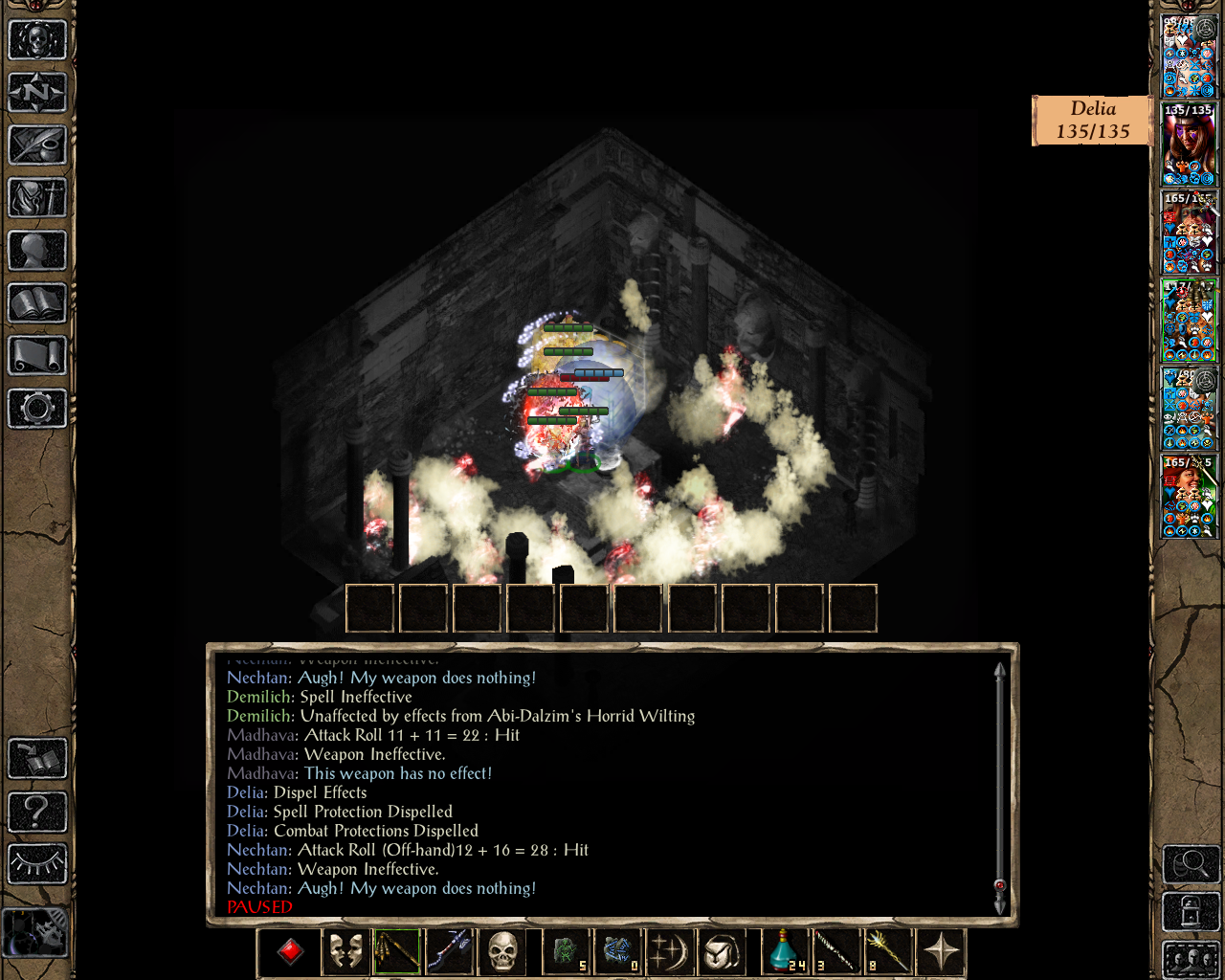Click the red gem dialogue button
This screenshot has width=1225, height=980.
pyautogui.click(x=290, y=951)
